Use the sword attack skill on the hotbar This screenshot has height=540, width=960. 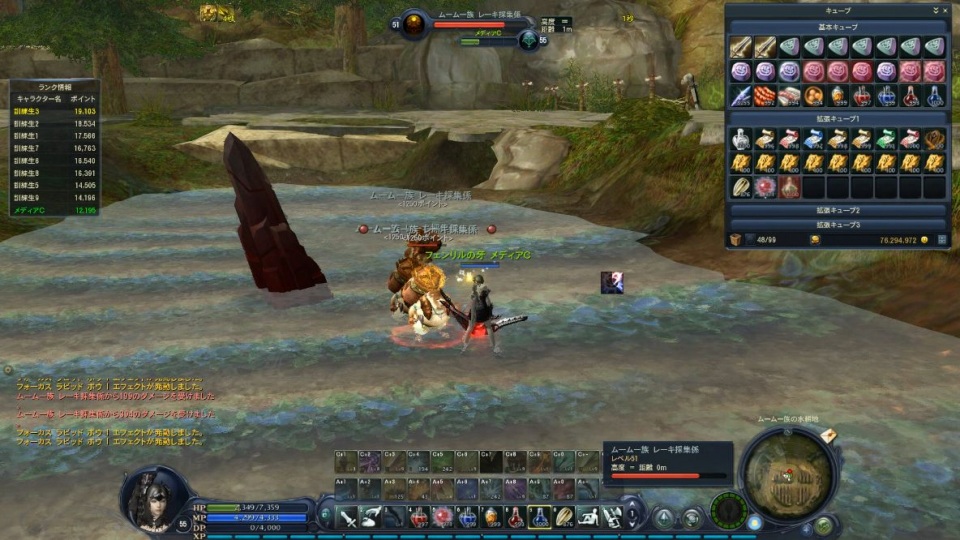pyautogui.click(x=347, y=517)
